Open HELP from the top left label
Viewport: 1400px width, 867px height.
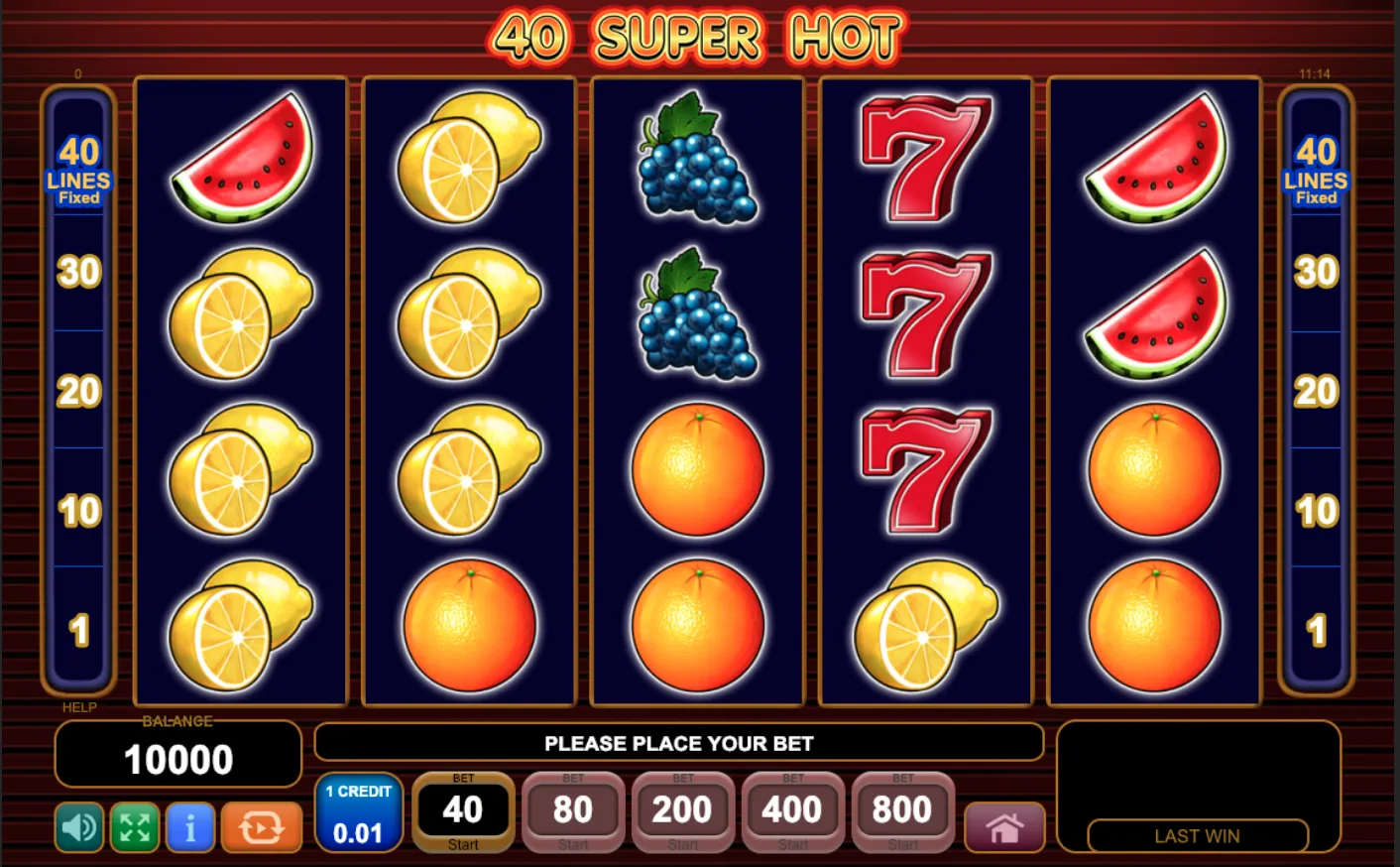[78, 707]
